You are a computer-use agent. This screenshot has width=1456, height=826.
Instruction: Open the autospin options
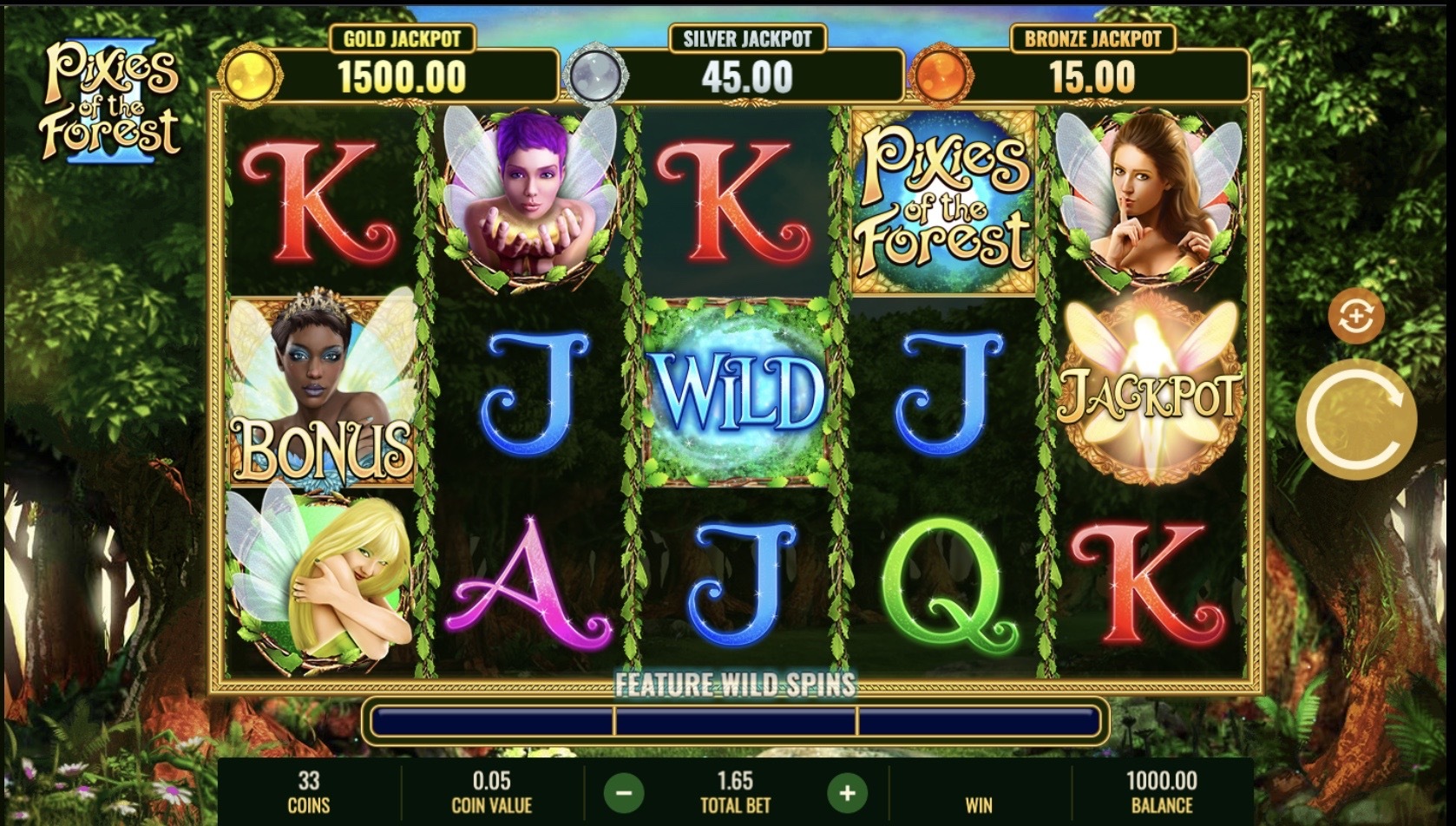(1356, 318)
